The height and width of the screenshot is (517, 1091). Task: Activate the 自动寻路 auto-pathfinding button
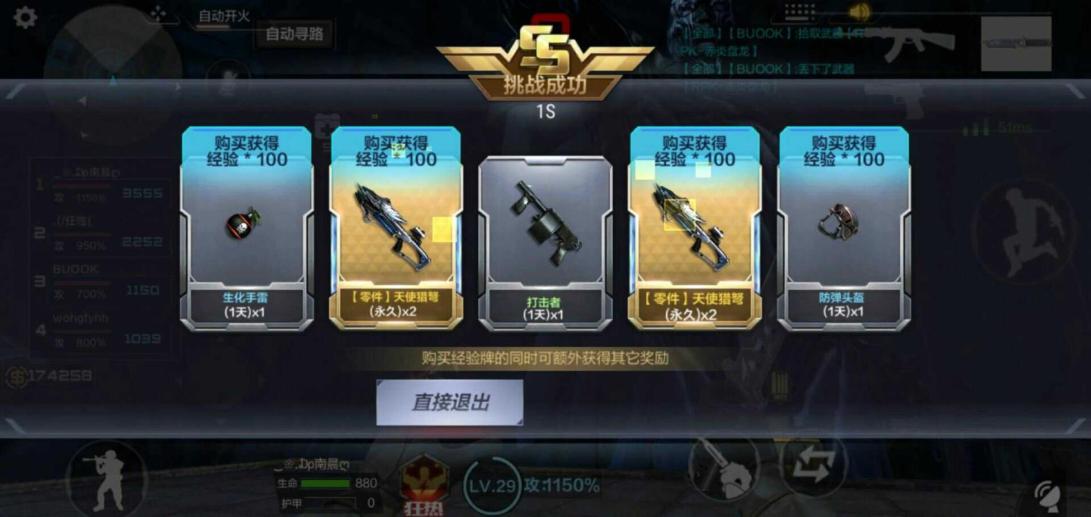point(295,34)
